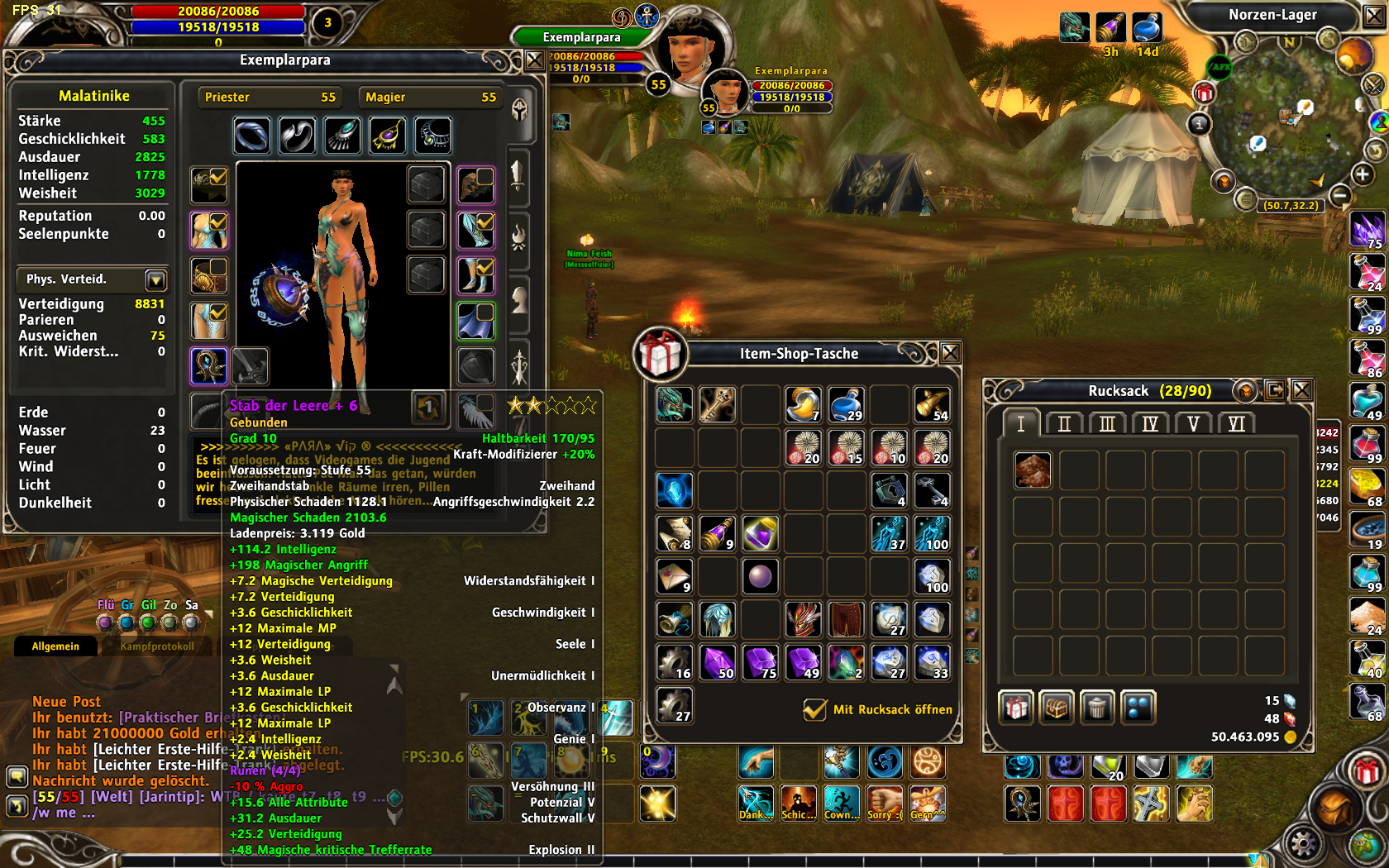This screenshot has width=1389, height=868.
Task: Open the Kampfprotokoll chat tab
Action: click(157, 646)
